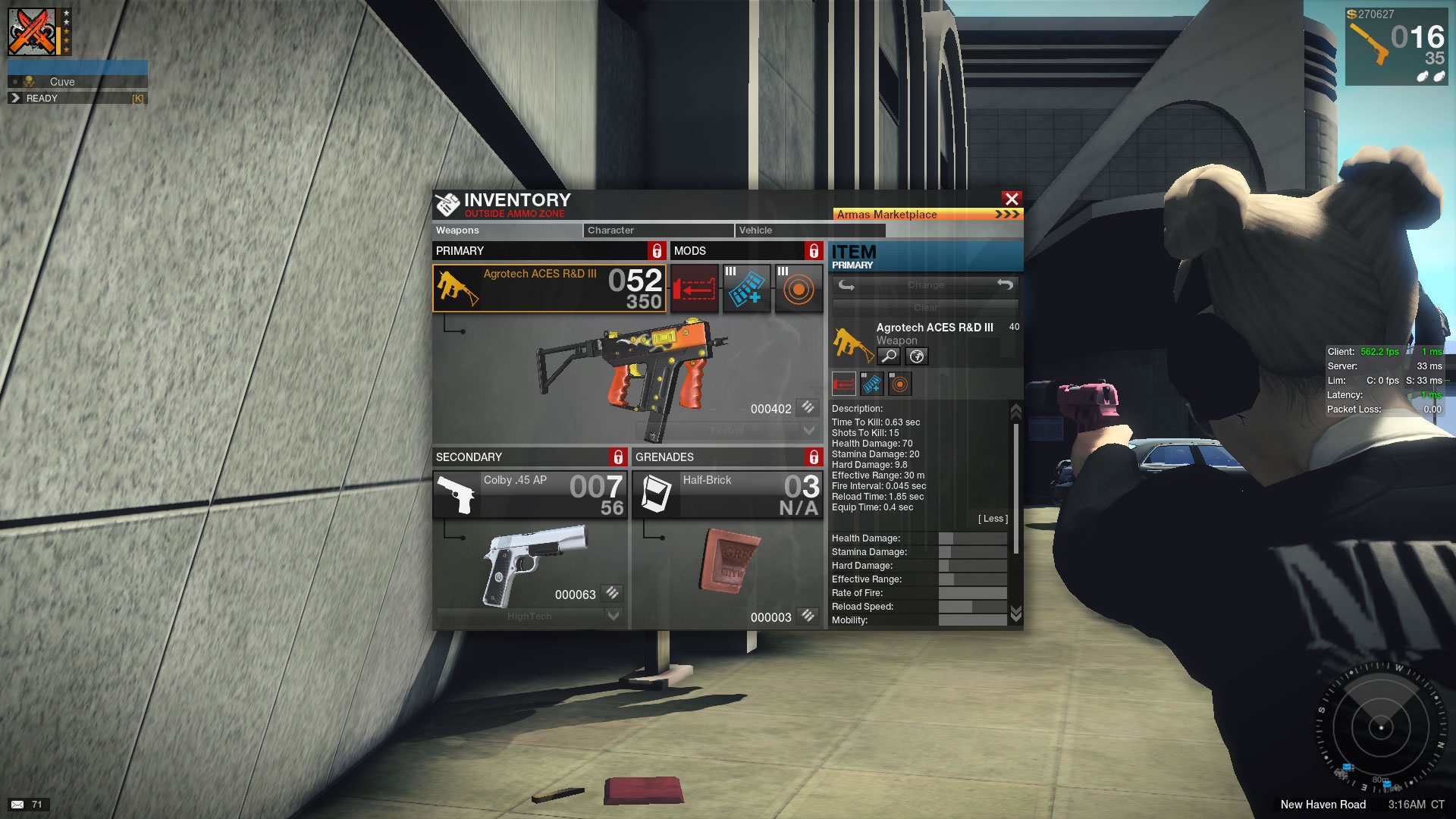Switch to the Vehicle tab
The width and height of the screenshot is (1456, 819).
(x=808, y=231)
